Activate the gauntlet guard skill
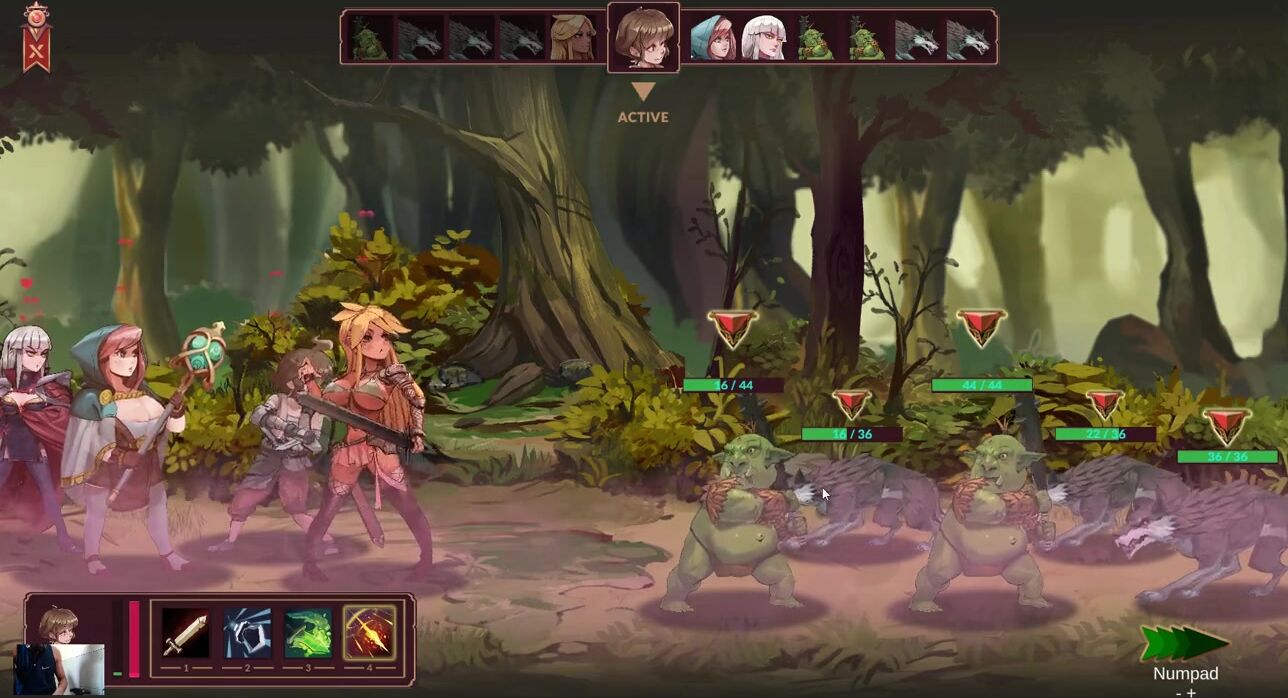Viewport: 1288px width, 698px height. coord(247,633)
